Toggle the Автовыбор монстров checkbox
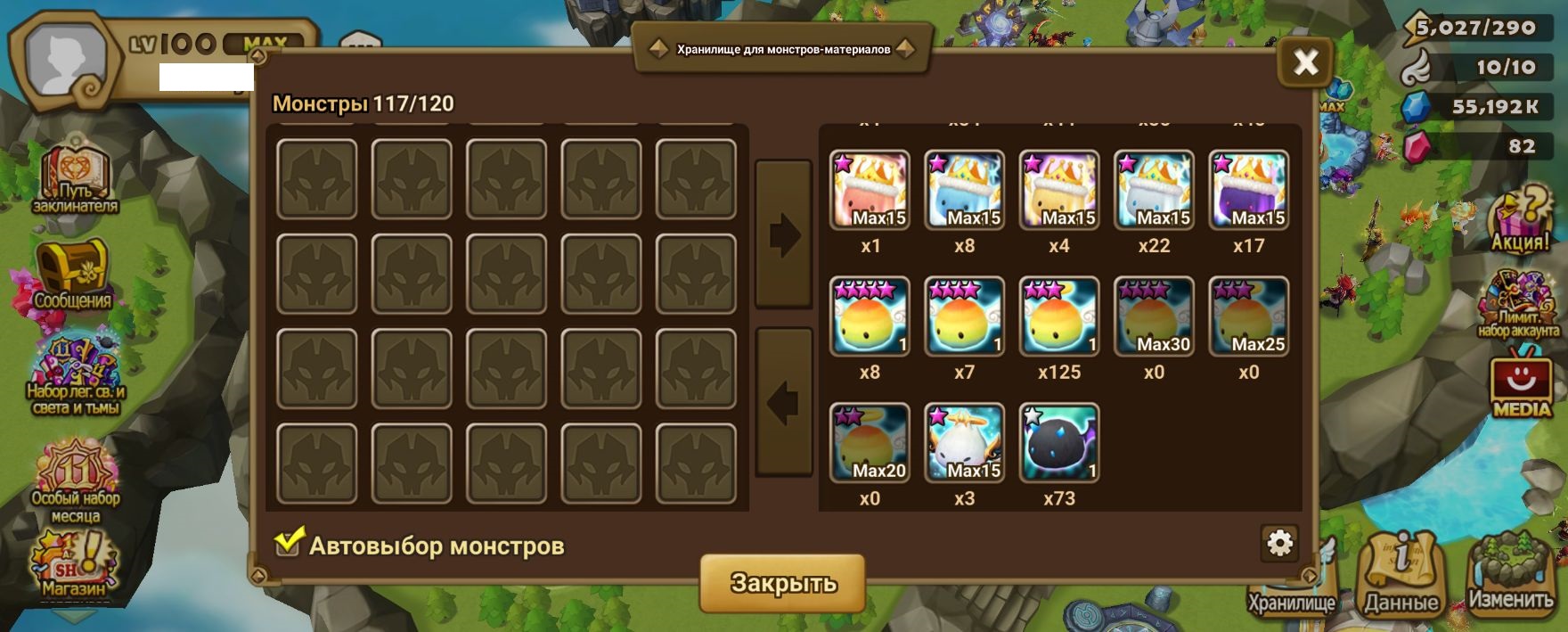1568x632 pixels. click(x=288, y=542)
